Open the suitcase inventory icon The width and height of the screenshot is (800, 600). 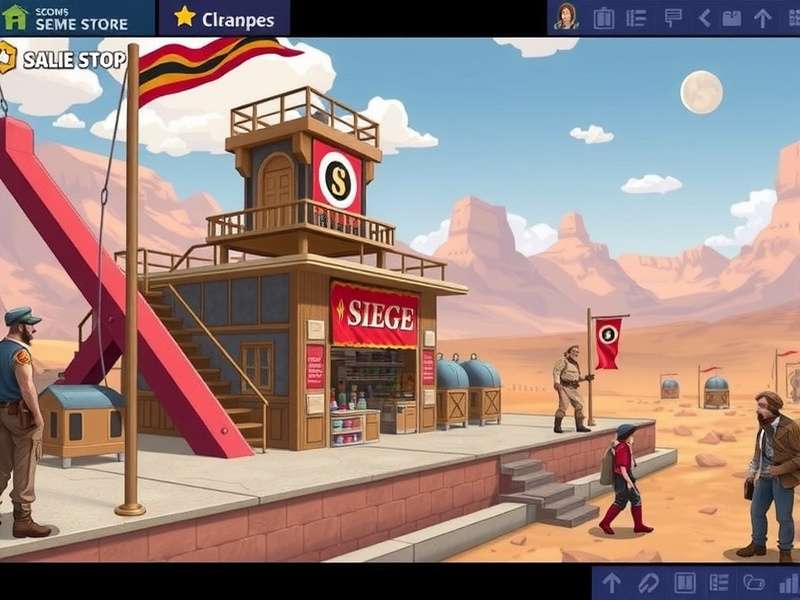604,18
